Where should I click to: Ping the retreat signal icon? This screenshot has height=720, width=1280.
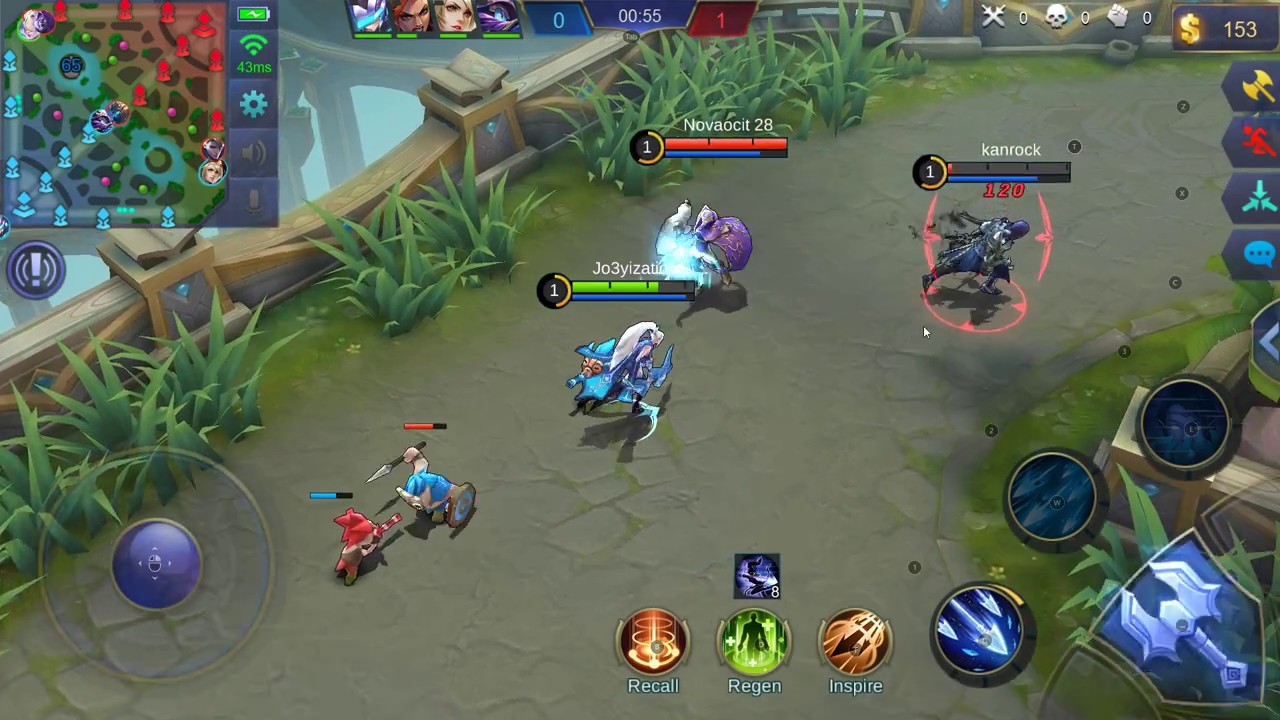(x=1259, y=143)
